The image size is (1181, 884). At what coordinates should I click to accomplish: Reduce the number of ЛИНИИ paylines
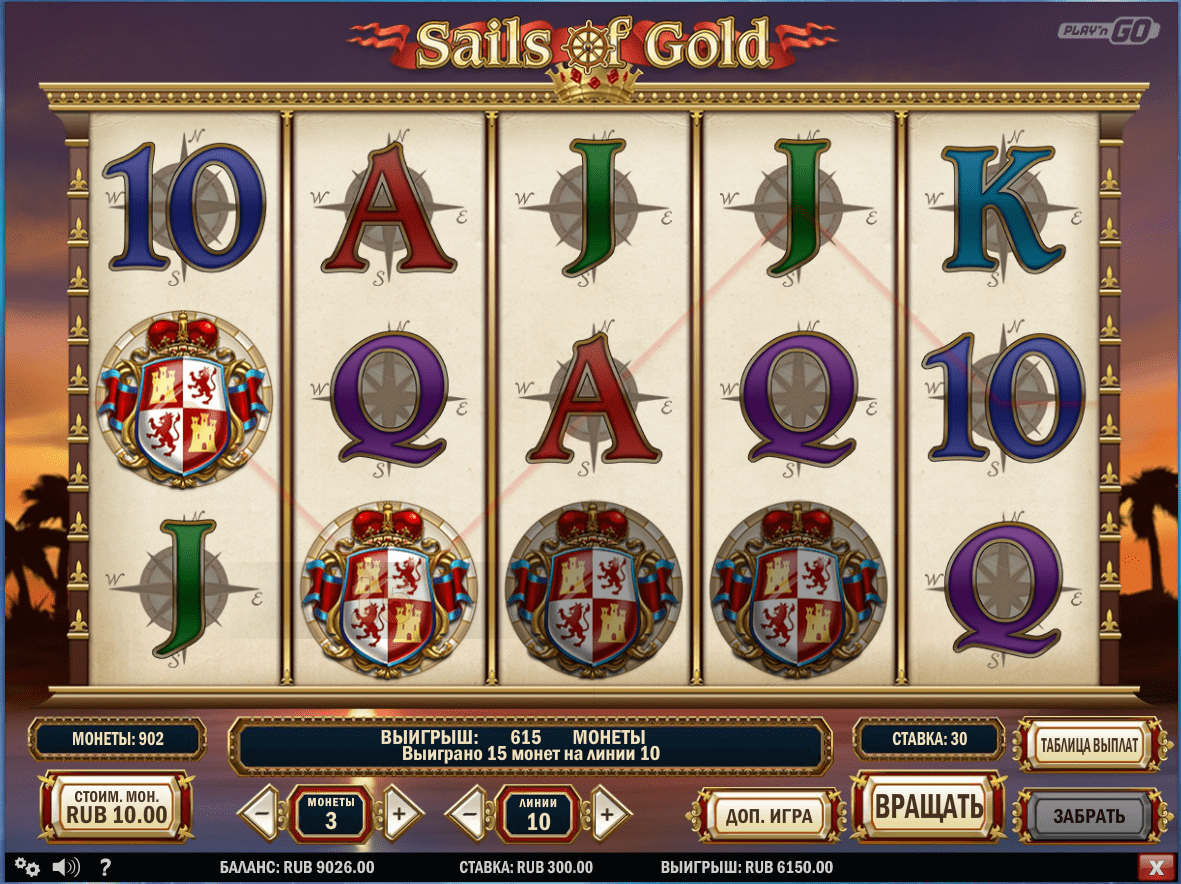point(470,813)
